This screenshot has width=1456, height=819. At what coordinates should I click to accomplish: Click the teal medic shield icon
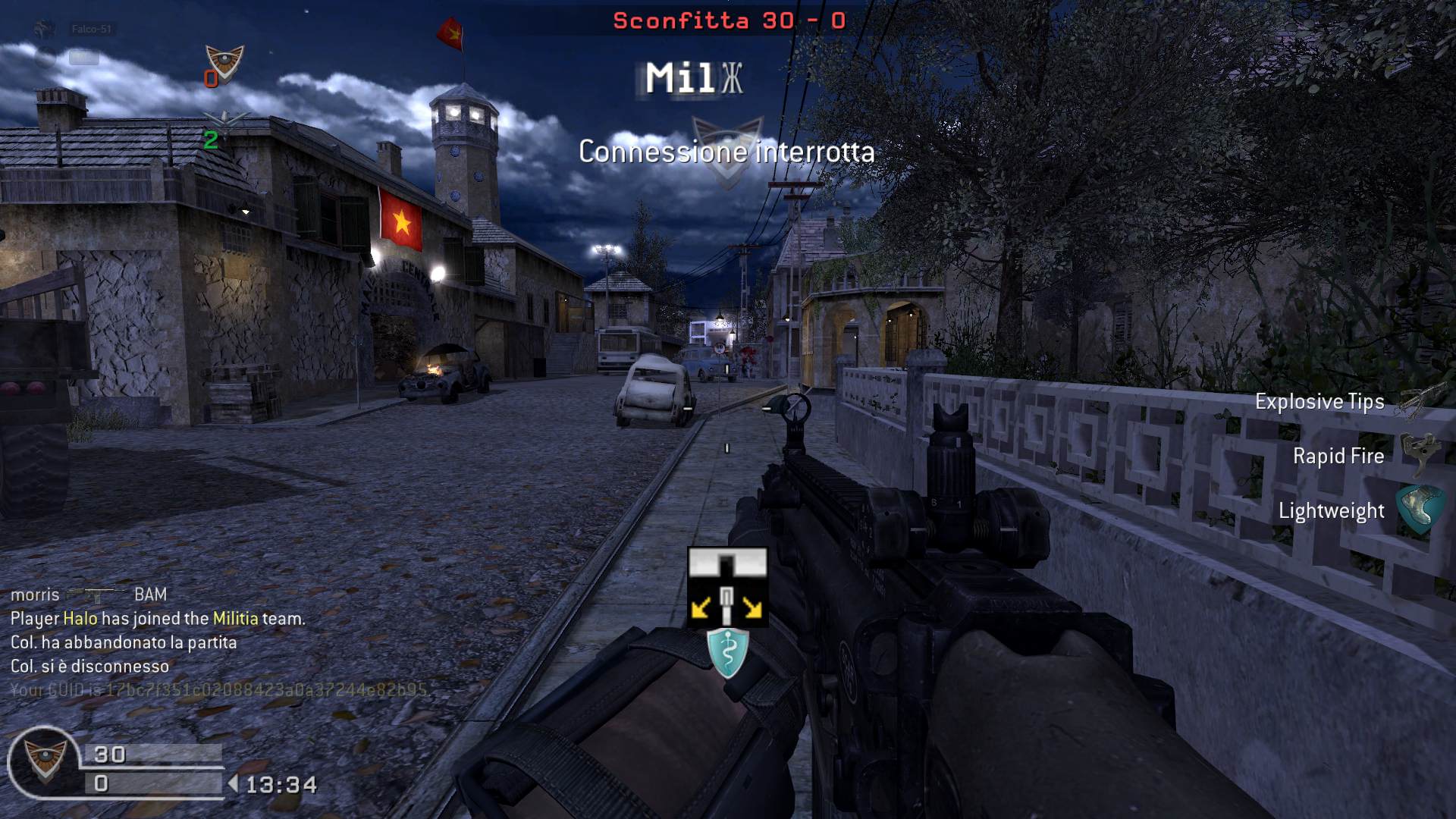tap(727, 652)
